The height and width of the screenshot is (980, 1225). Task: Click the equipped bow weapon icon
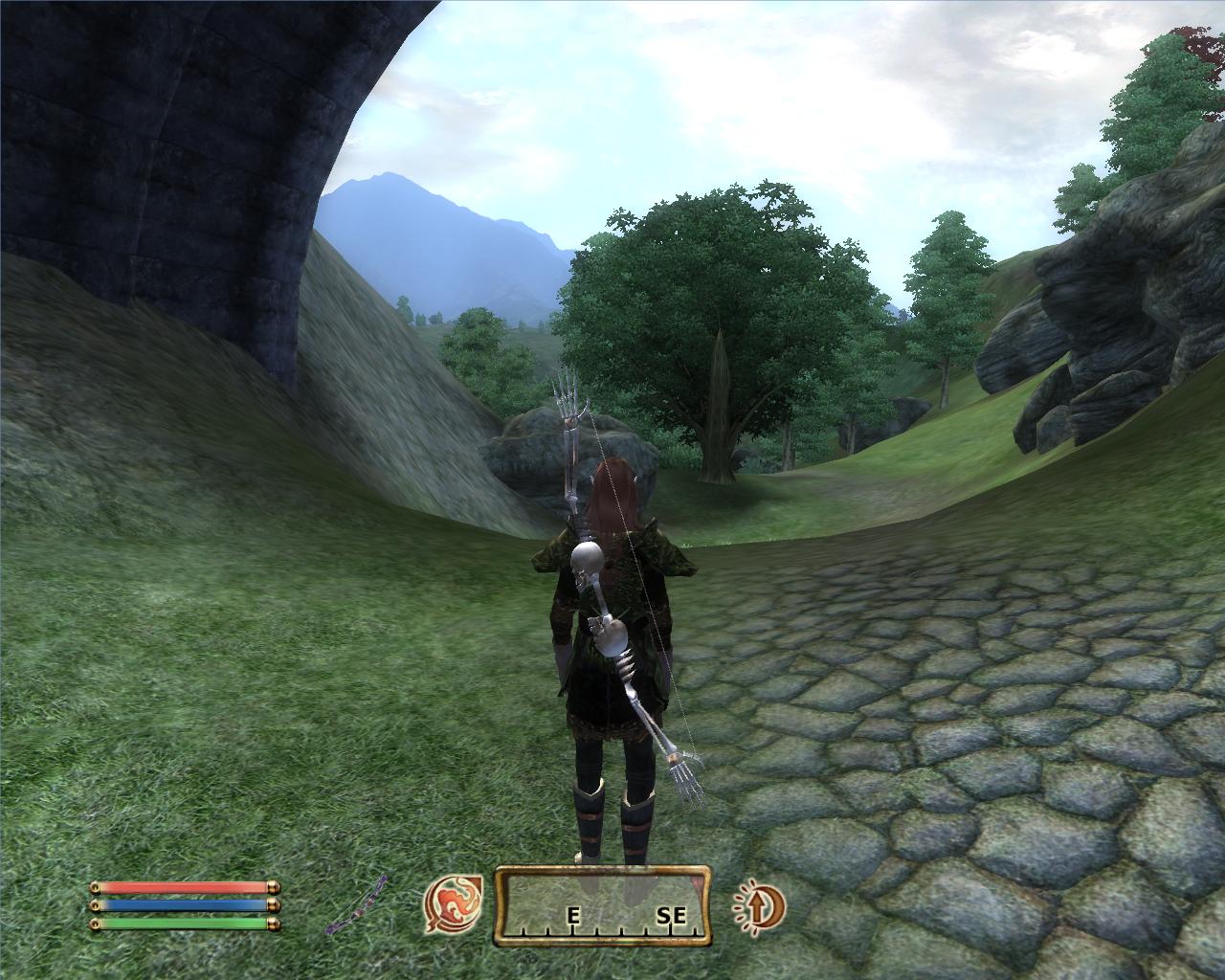[356, 905]
